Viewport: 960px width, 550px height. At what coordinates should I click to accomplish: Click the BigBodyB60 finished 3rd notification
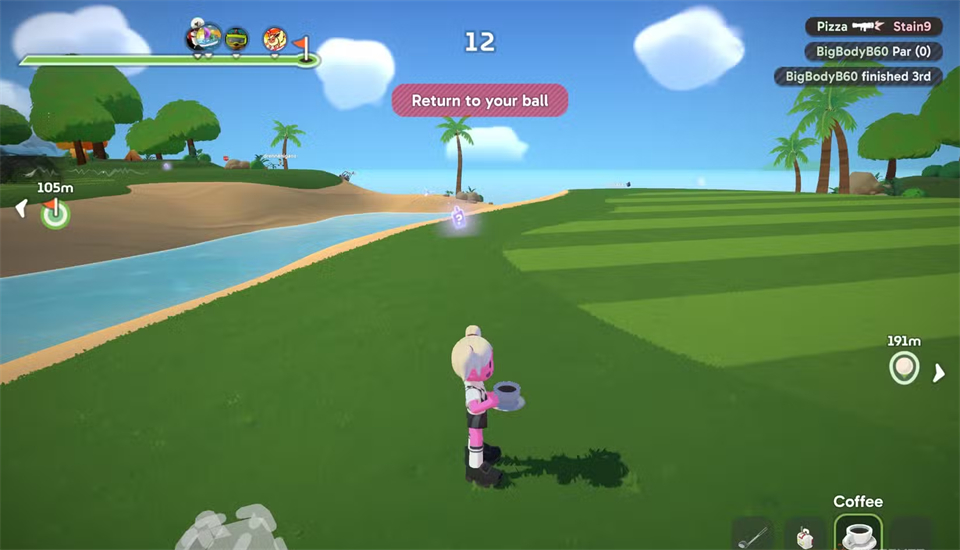point(858,76)
